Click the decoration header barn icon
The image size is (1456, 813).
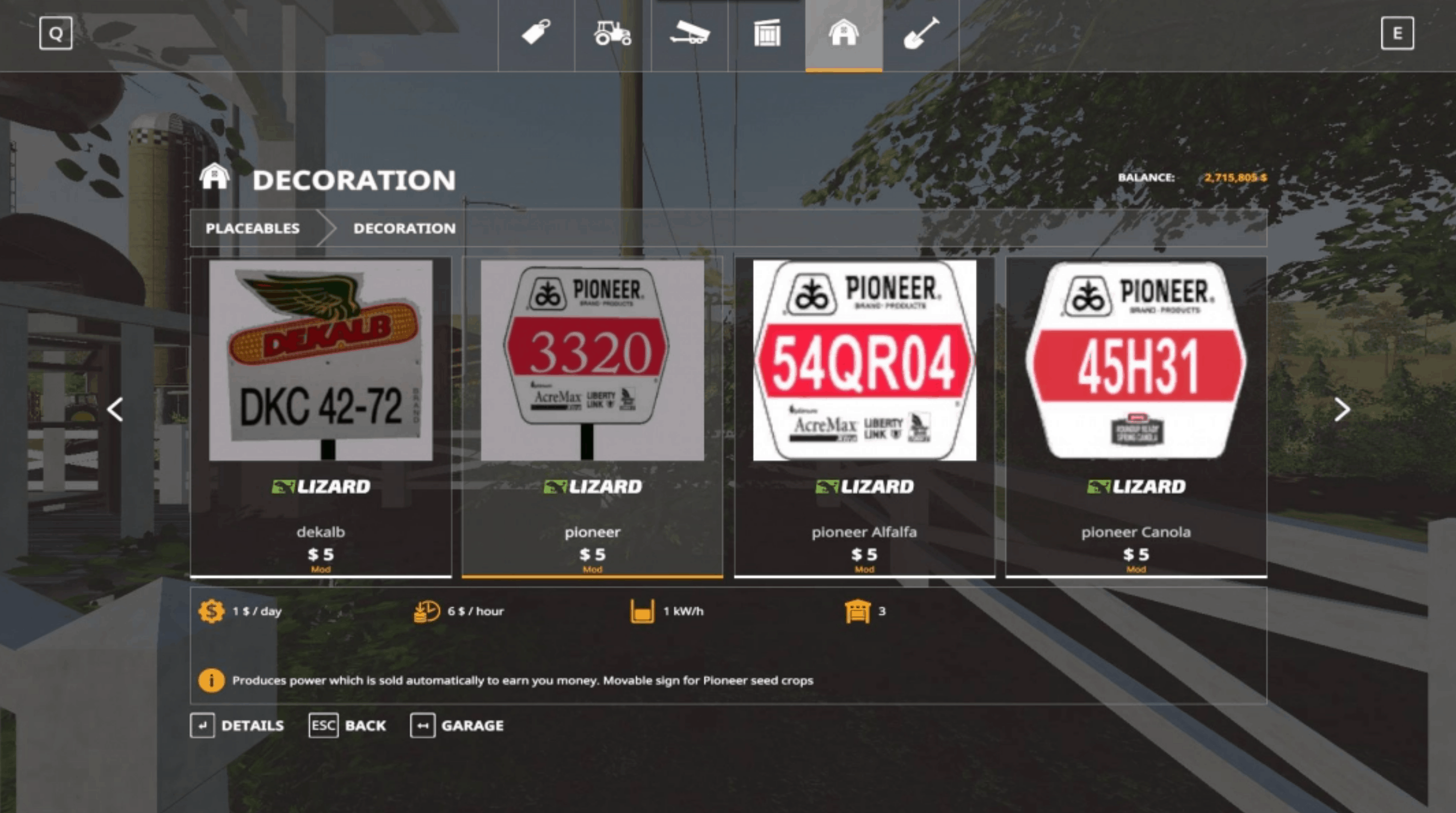click(x=215, y=177)
